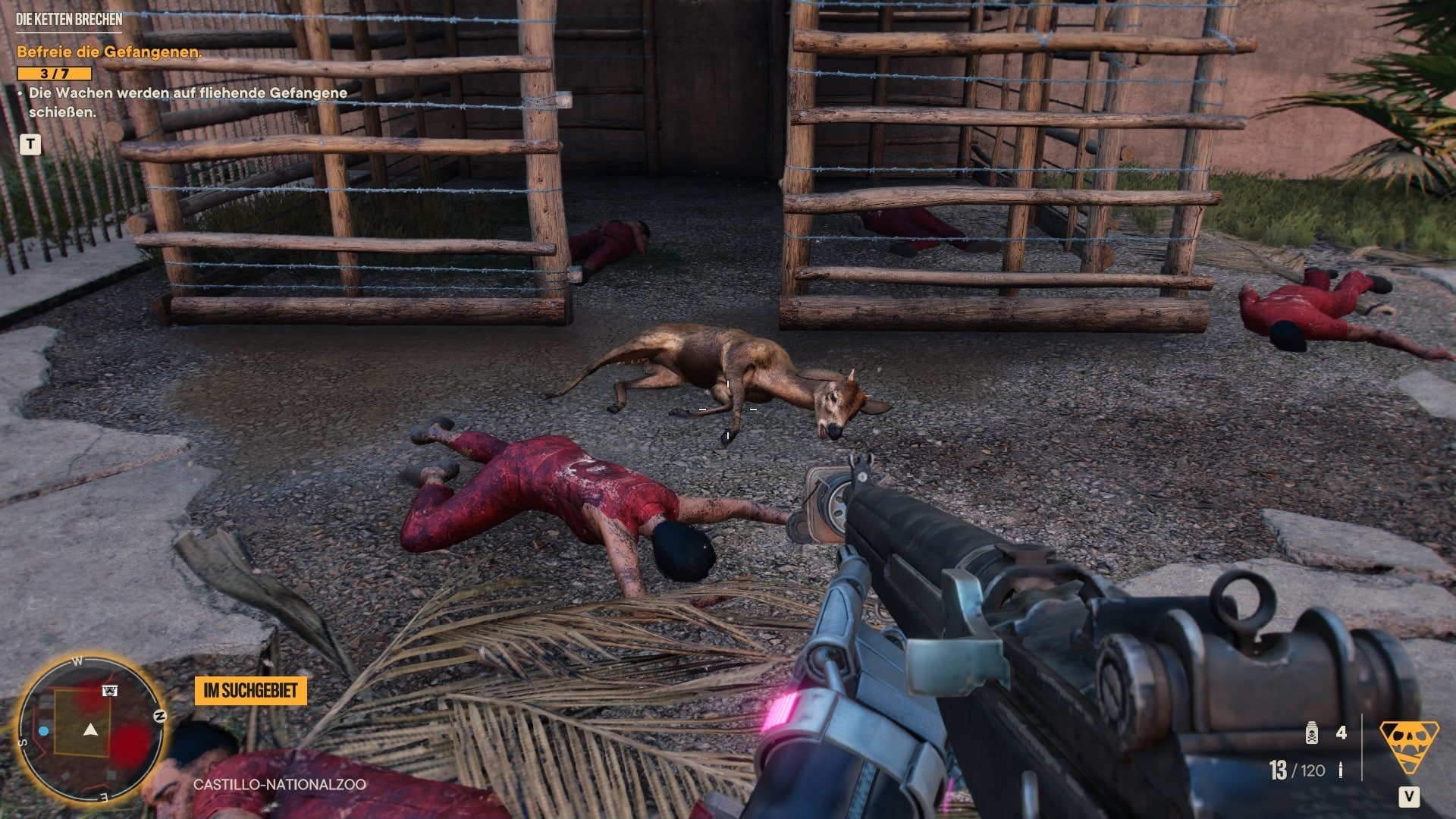Select the "Befreie die Gefangenen" objective tracker
This screenshot has width=1456, height=819.
point(109,52)
